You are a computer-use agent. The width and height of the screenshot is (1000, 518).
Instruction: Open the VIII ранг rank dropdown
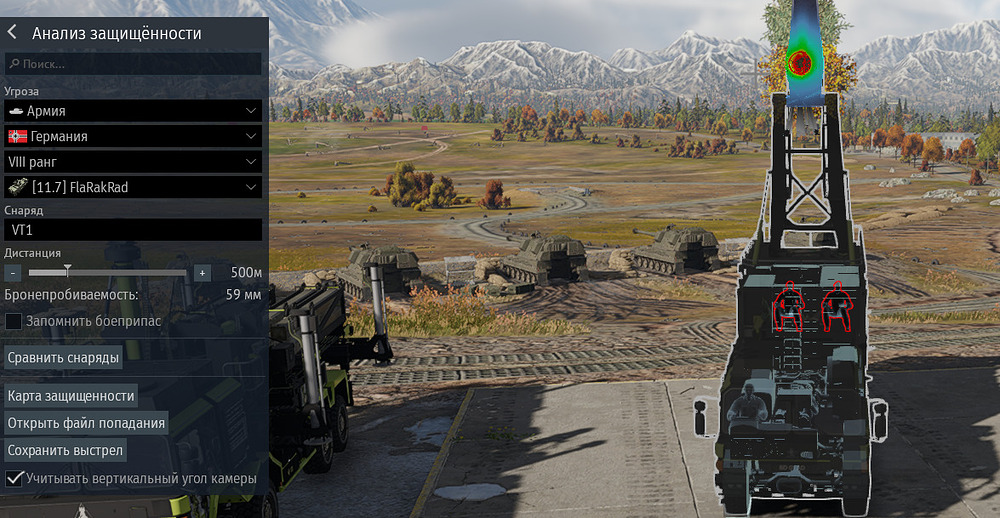pyautogui.click(x=133, y=161)
